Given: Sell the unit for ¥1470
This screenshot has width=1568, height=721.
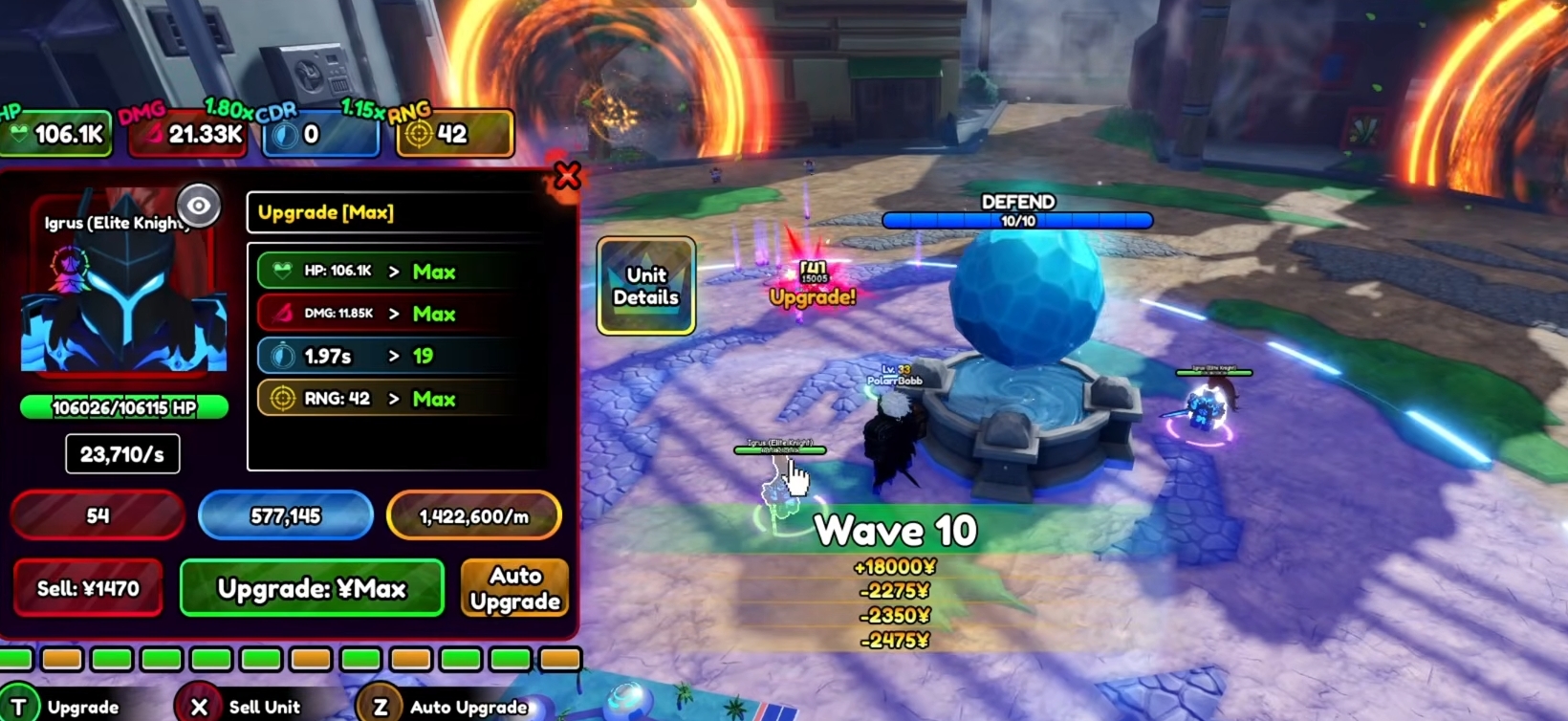Looking at the screenshot, I should pyautogui.click(x=88, y=588).
